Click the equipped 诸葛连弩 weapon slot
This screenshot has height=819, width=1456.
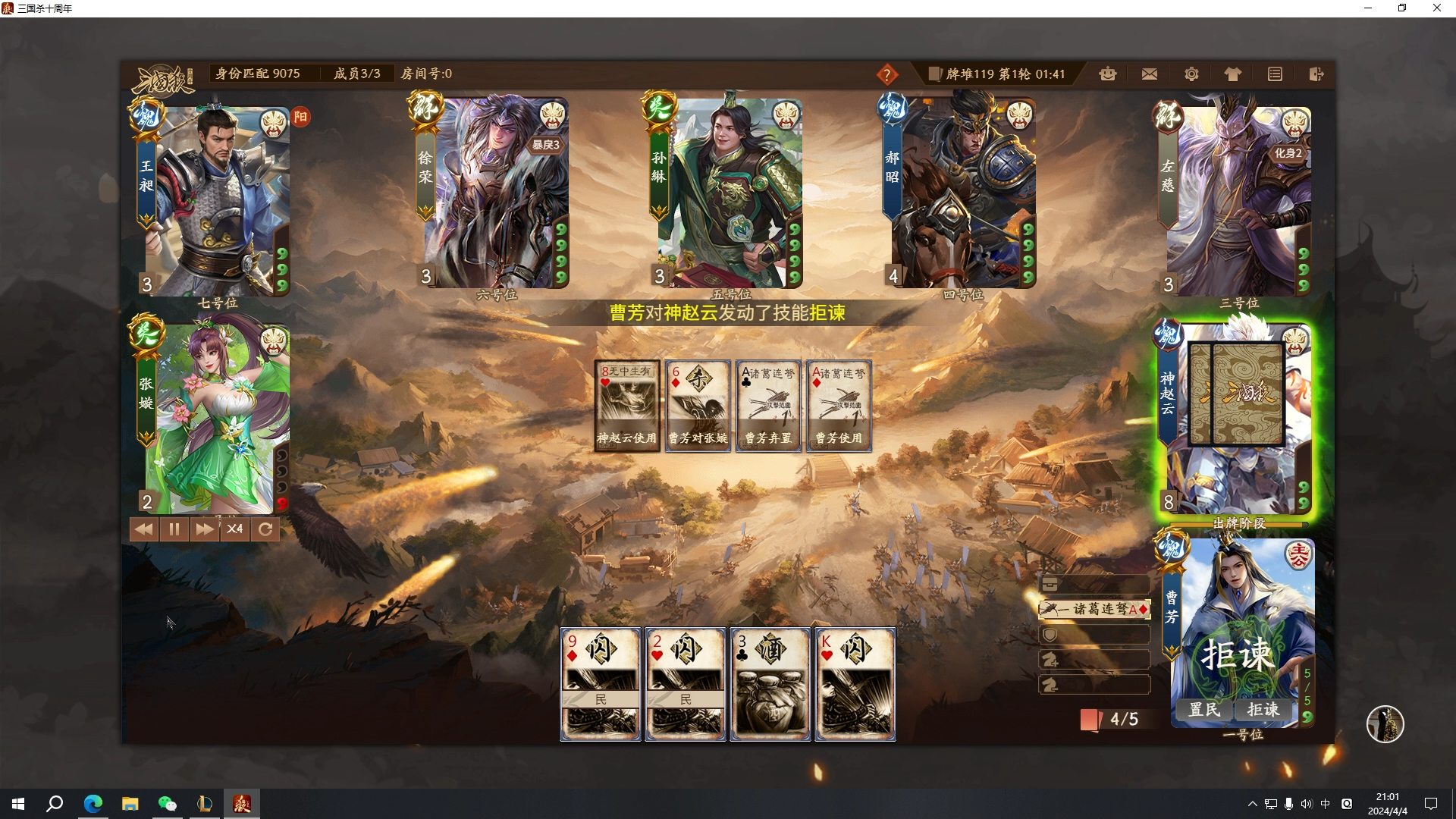click(1094, 609)
